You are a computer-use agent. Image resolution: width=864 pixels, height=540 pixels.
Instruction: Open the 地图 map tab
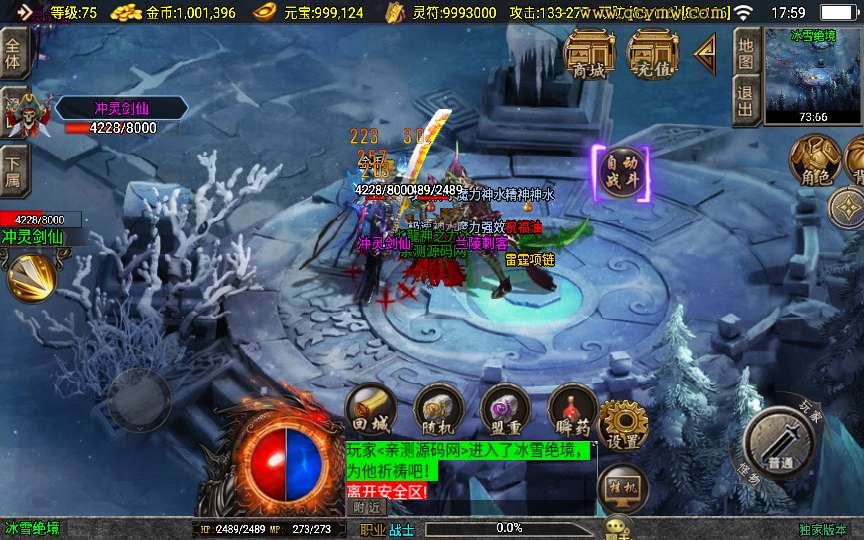[745, 51]
